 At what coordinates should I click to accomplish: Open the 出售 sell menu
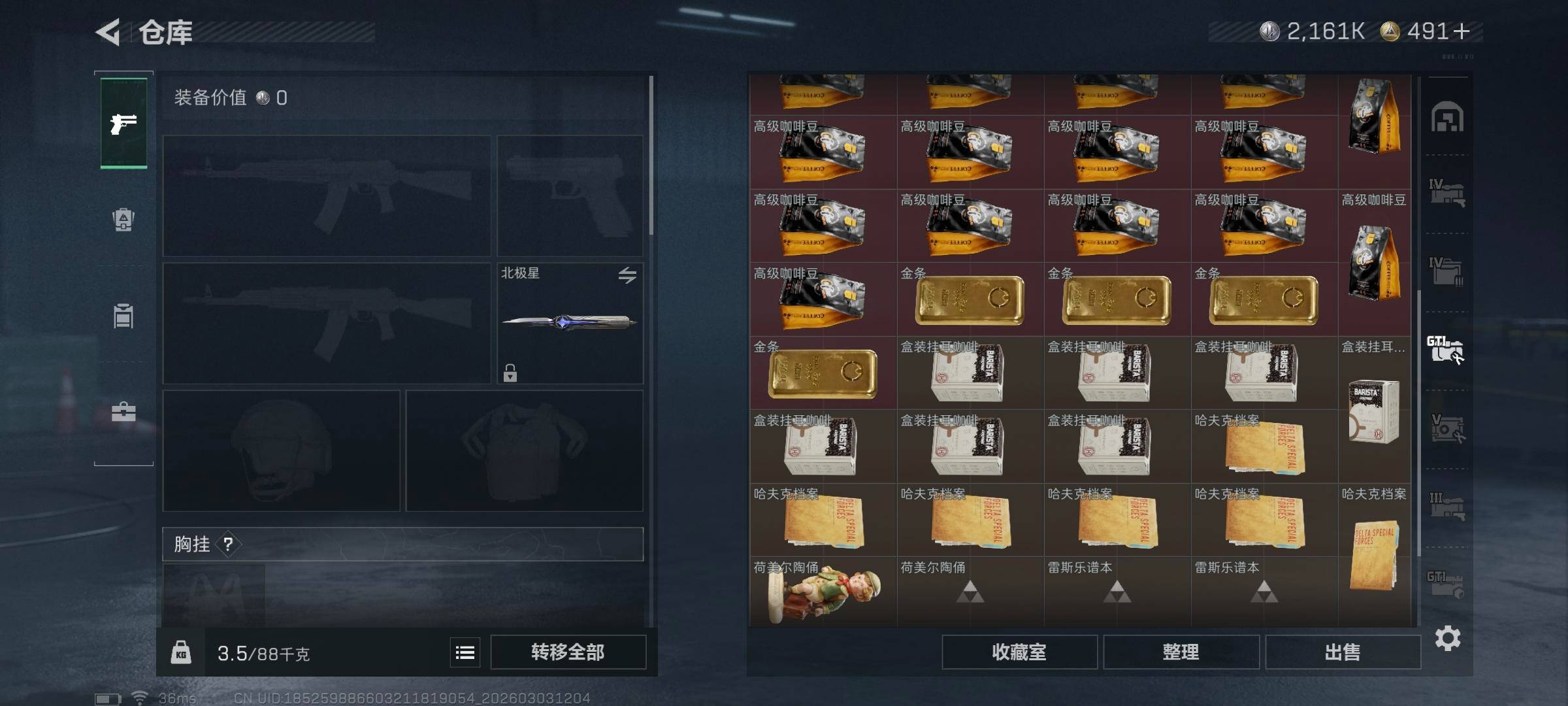coord(1343,652)
